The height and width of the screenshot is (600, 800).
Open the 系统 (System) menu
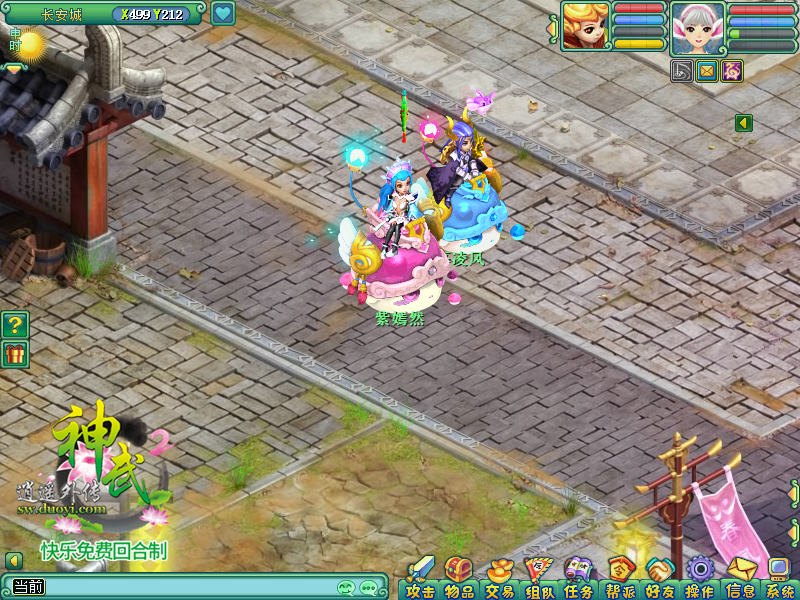click(779, 580)
